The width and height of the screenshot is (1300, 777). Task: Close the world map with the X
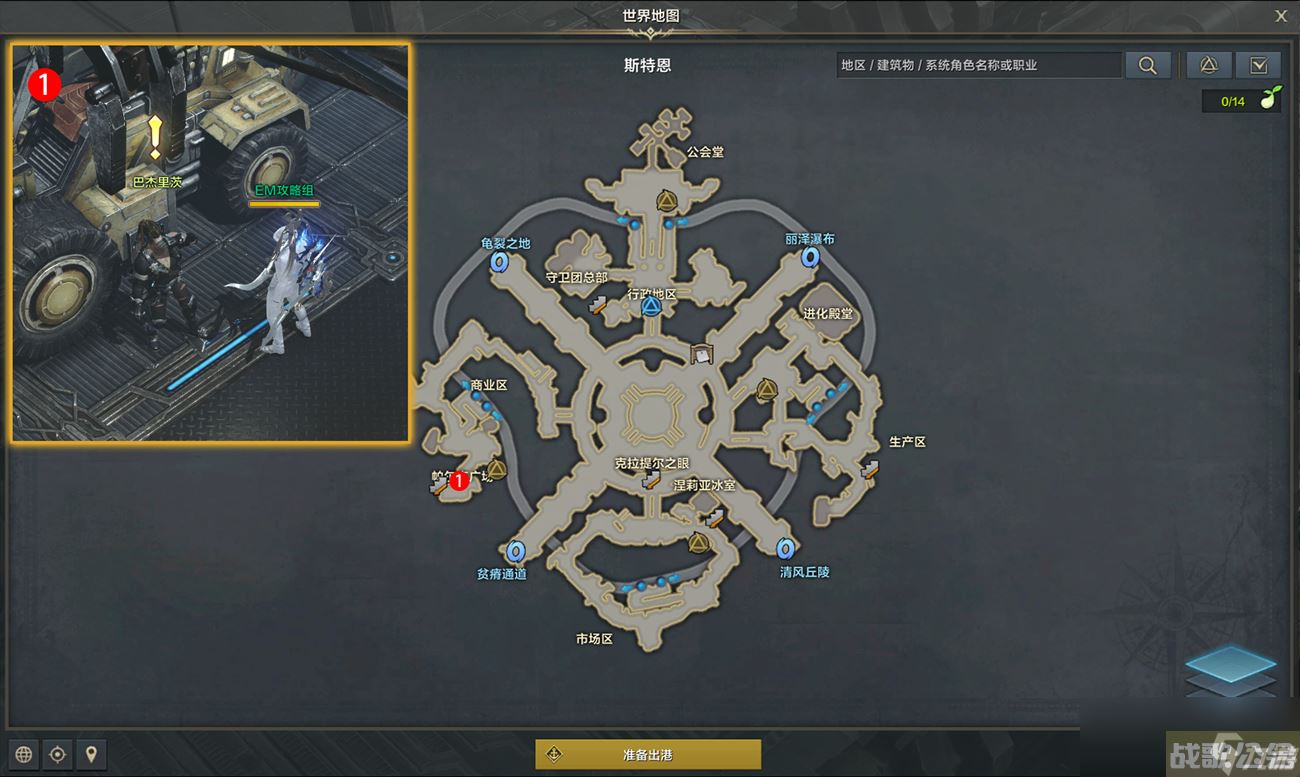tap(1281, 16)
